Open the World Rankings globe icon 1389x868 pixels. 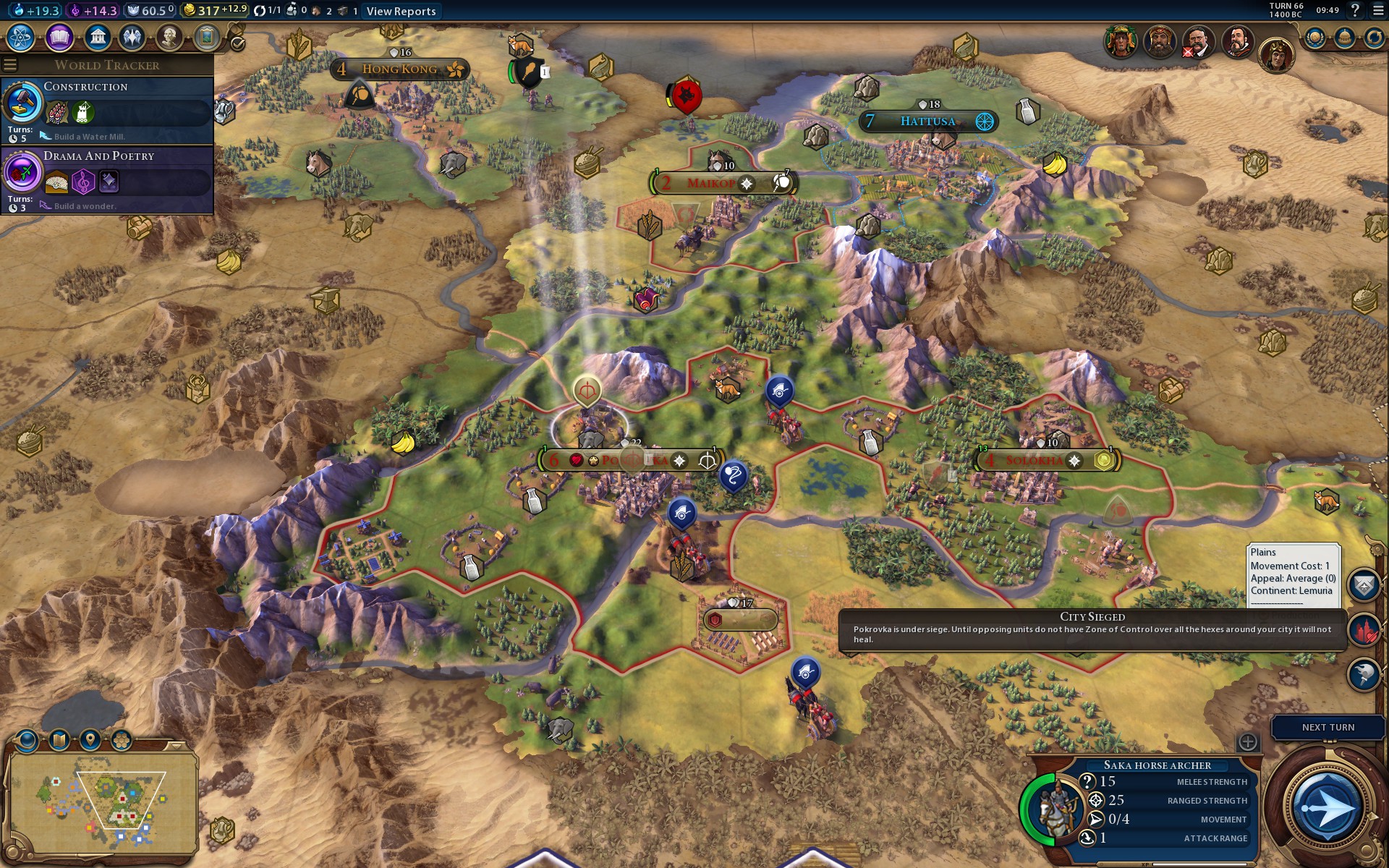pyautogui.click(x=1314, y=38)
